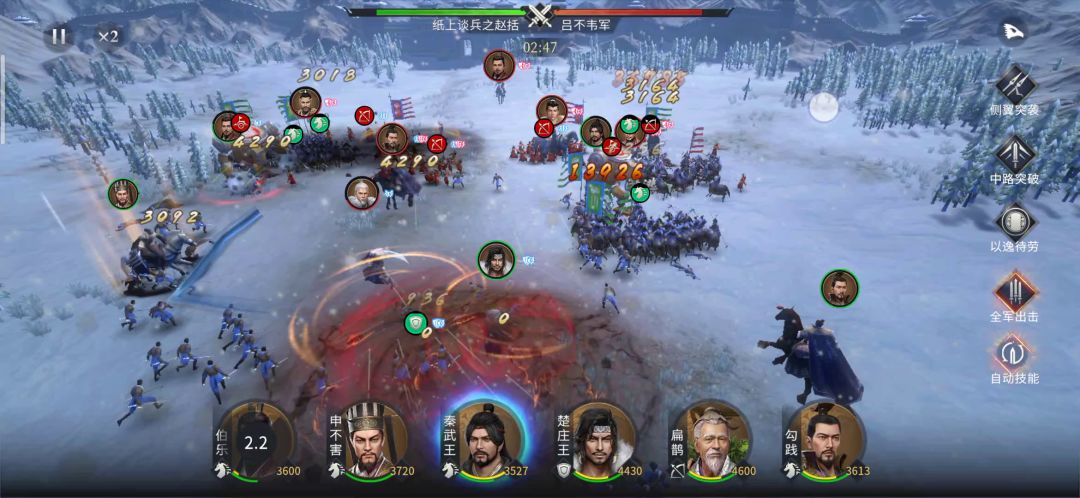Image resolution: width=1080 pixels, height=498 pixels.
Task: Order 全军出击 all-out attack
Action: pyautogui.click(x=1014, y=291)
